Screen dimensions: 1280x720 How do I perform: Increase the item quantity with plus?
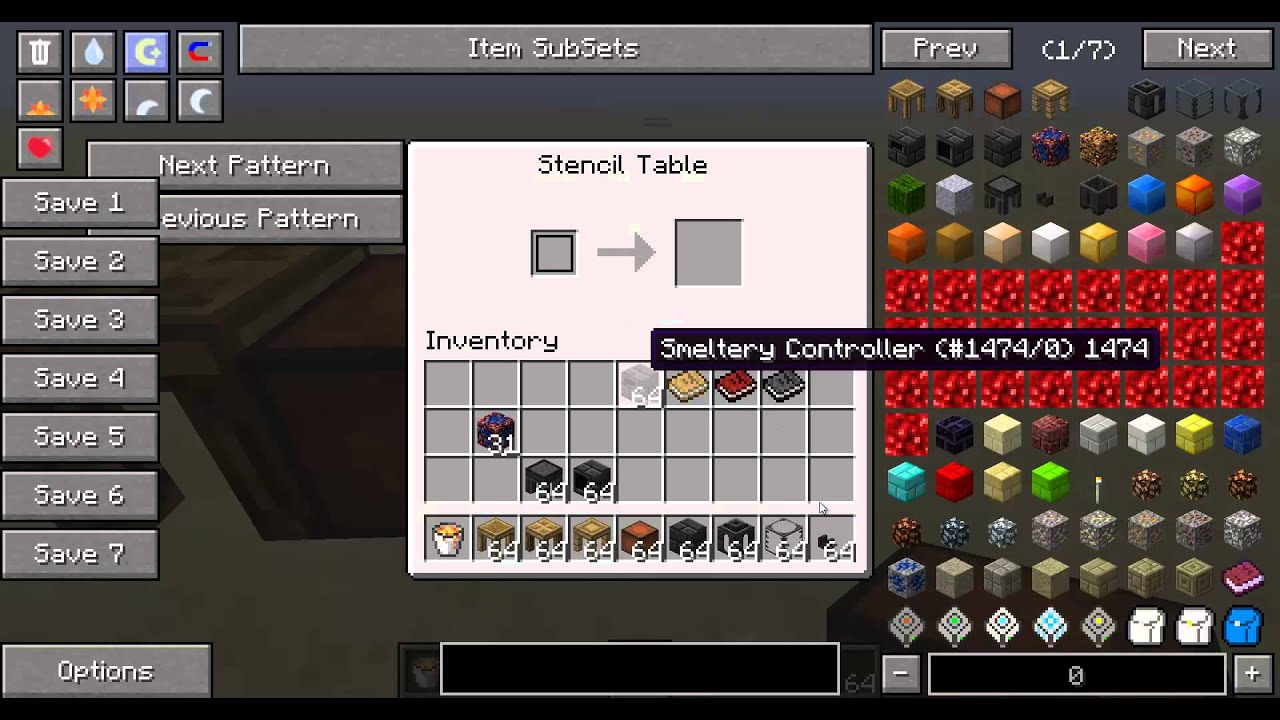1252,674
